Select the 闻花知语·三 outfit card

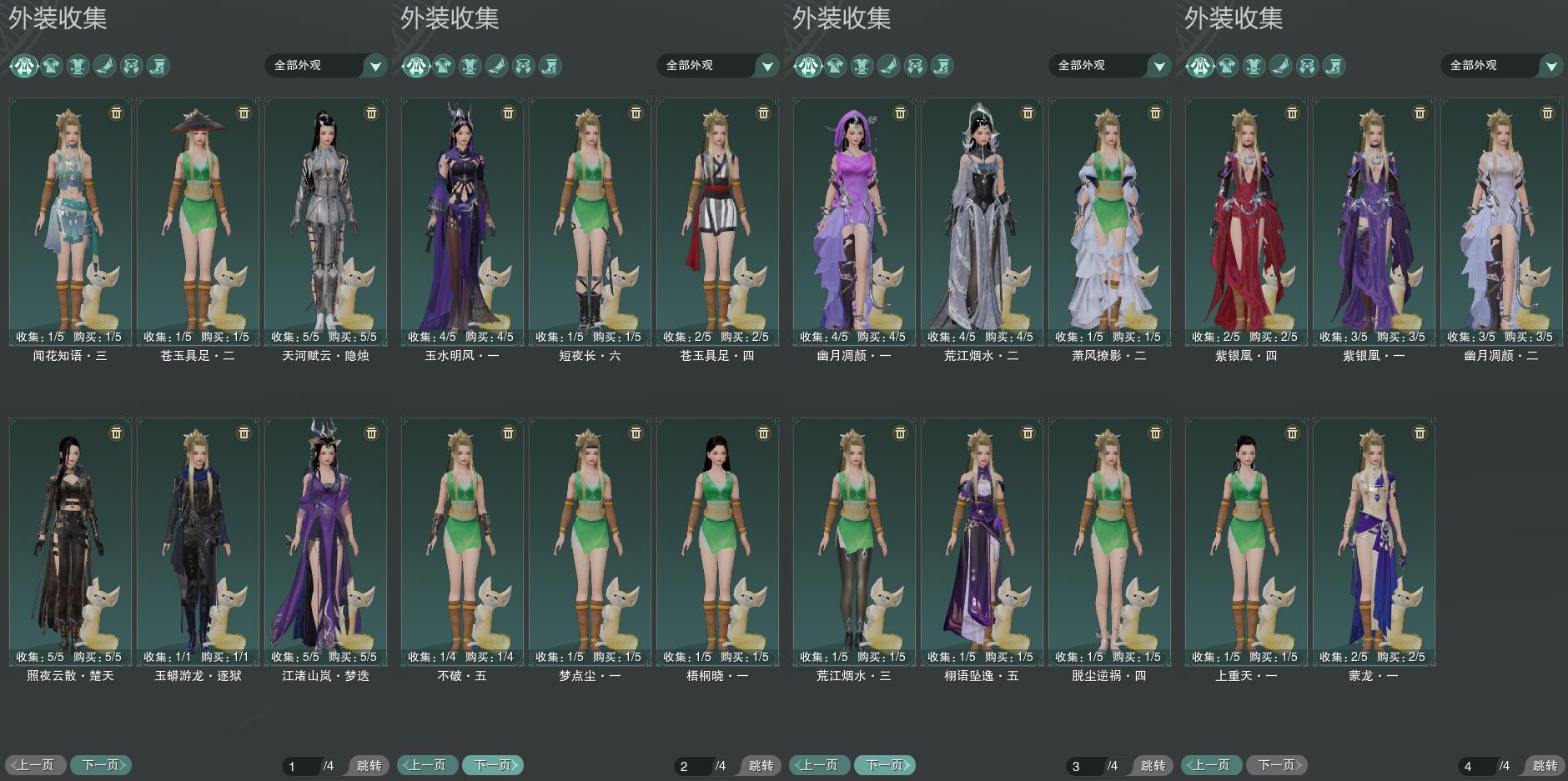70,221
